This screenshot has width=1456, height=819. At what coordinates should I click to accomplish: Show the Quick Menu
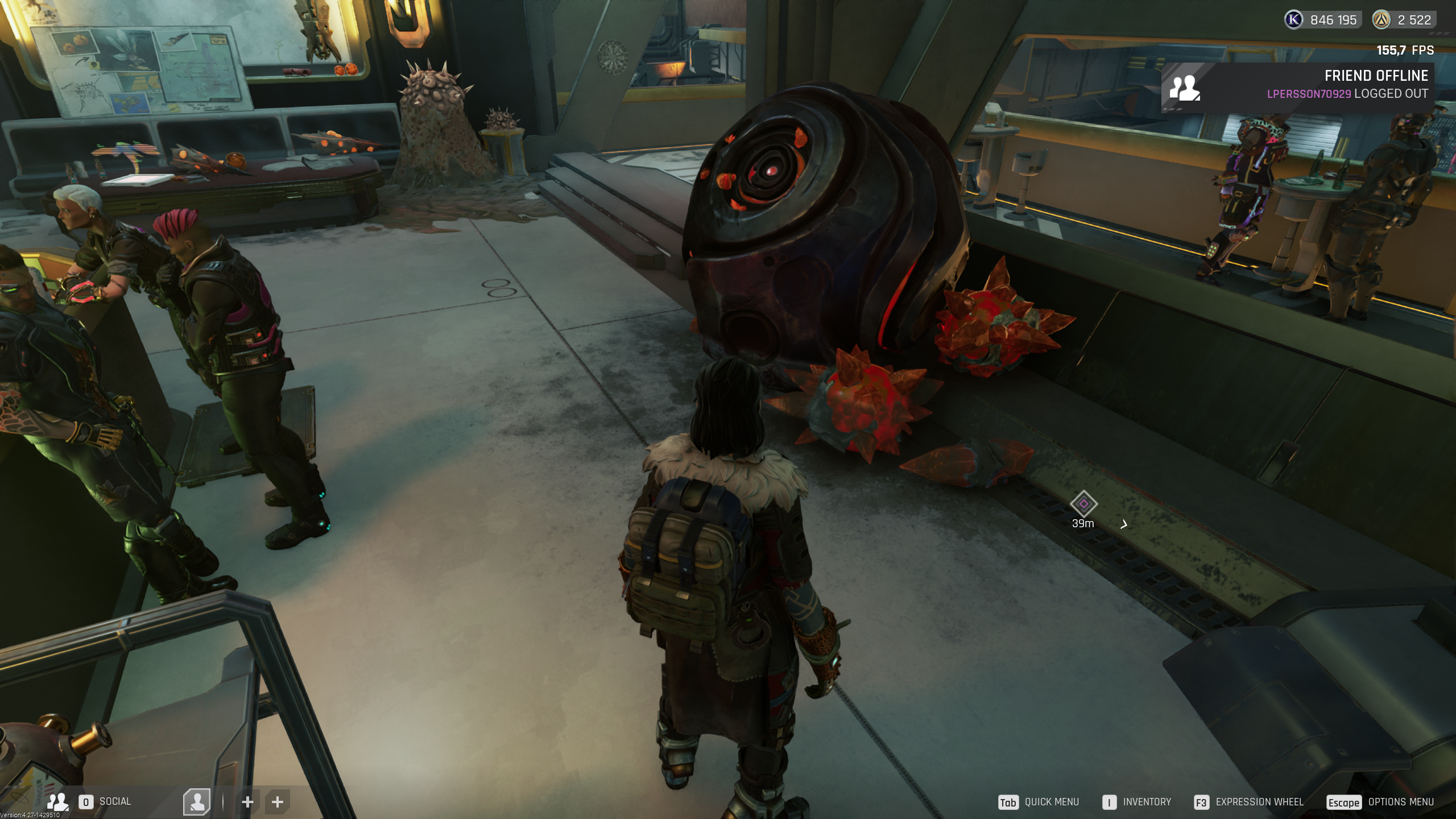point(1039,802)
